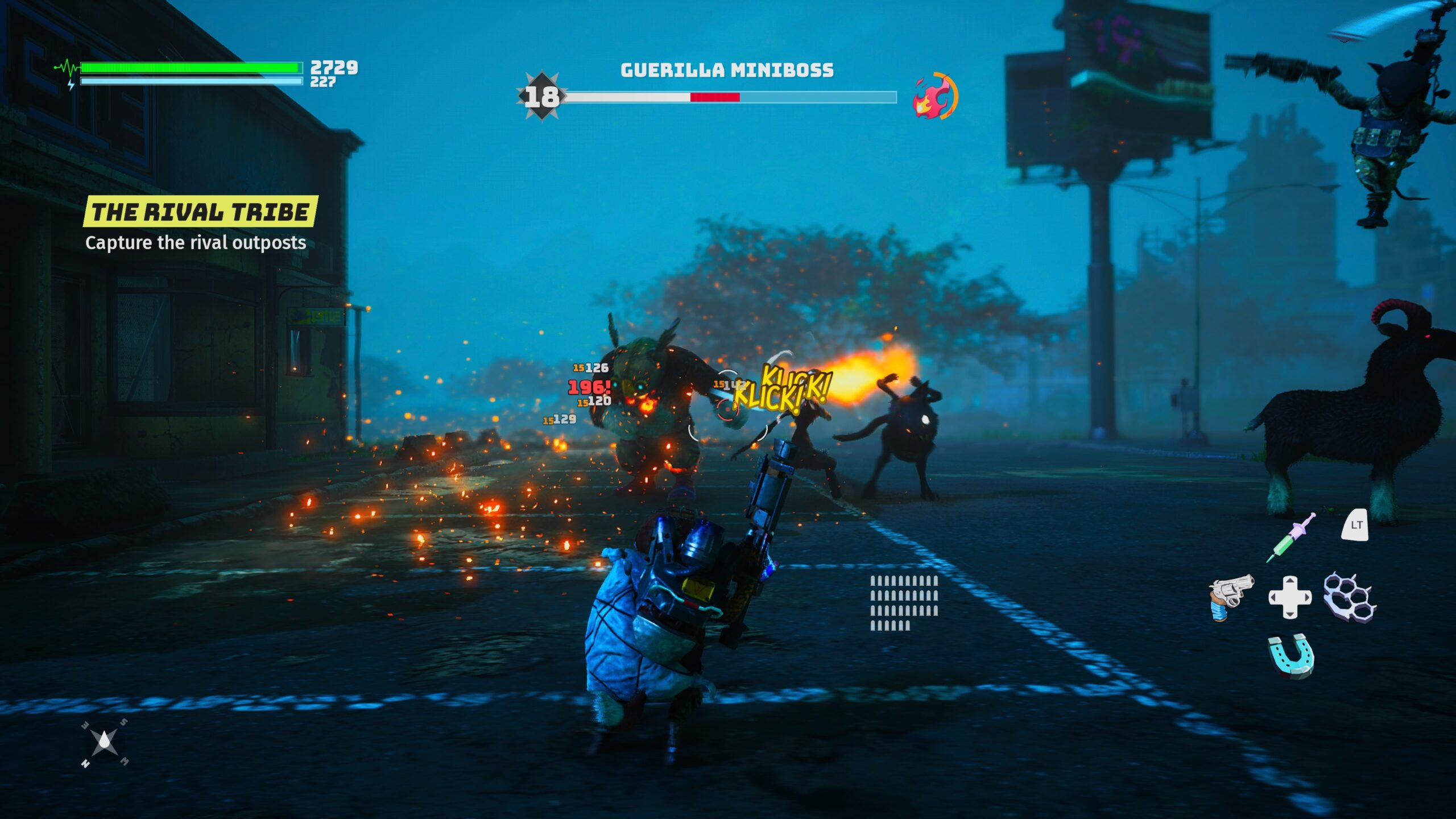This screenshot has width=1456, height=819.
Task: Click the miniboss level 18 badge
Action: (541, 97)
